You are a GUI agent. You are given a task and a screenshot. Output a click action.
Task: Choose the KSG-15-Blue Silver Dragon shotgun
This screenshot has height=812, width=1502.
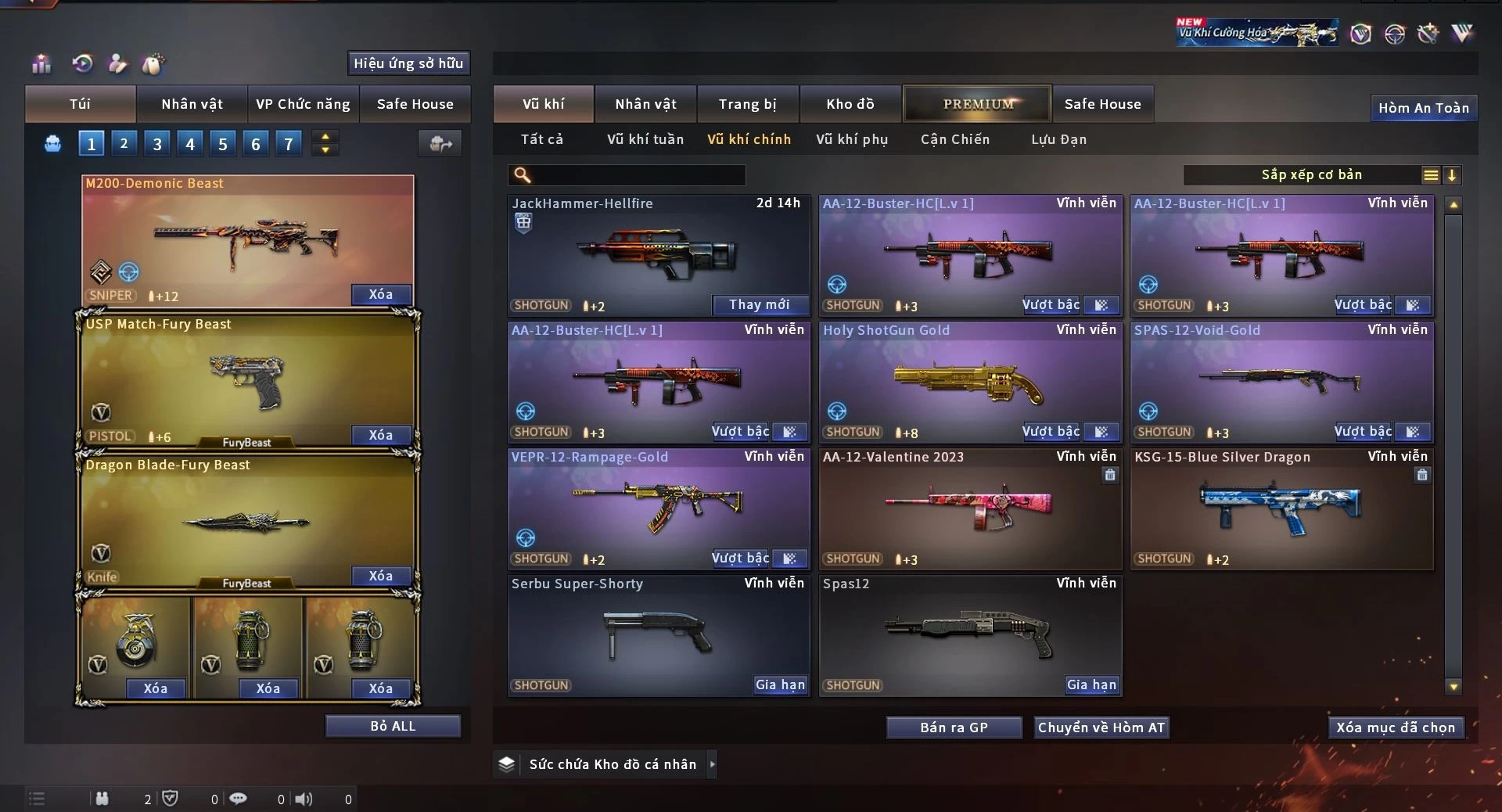1281,508
